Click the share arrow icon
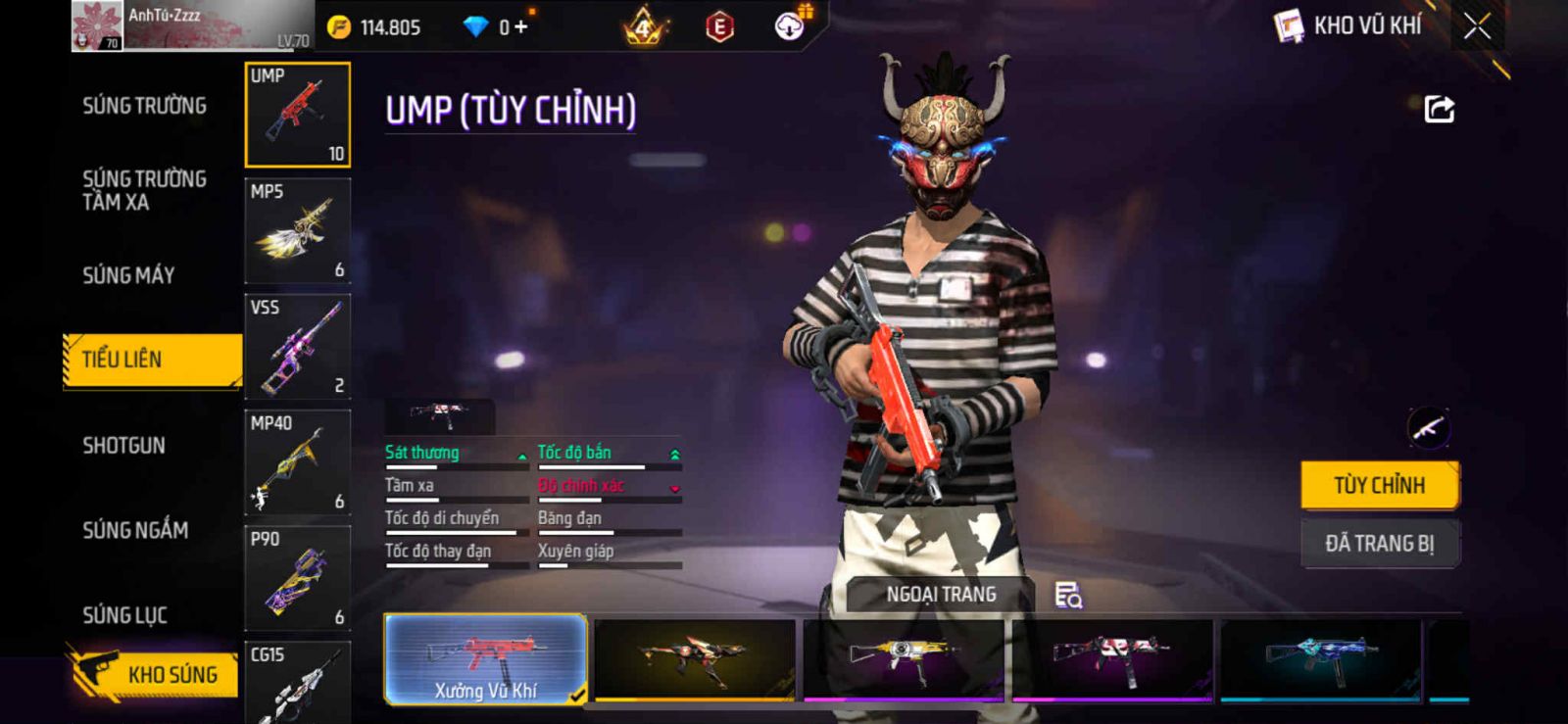The height and width of the screenshot is (724, 1568). click(x=1439, y=109)
